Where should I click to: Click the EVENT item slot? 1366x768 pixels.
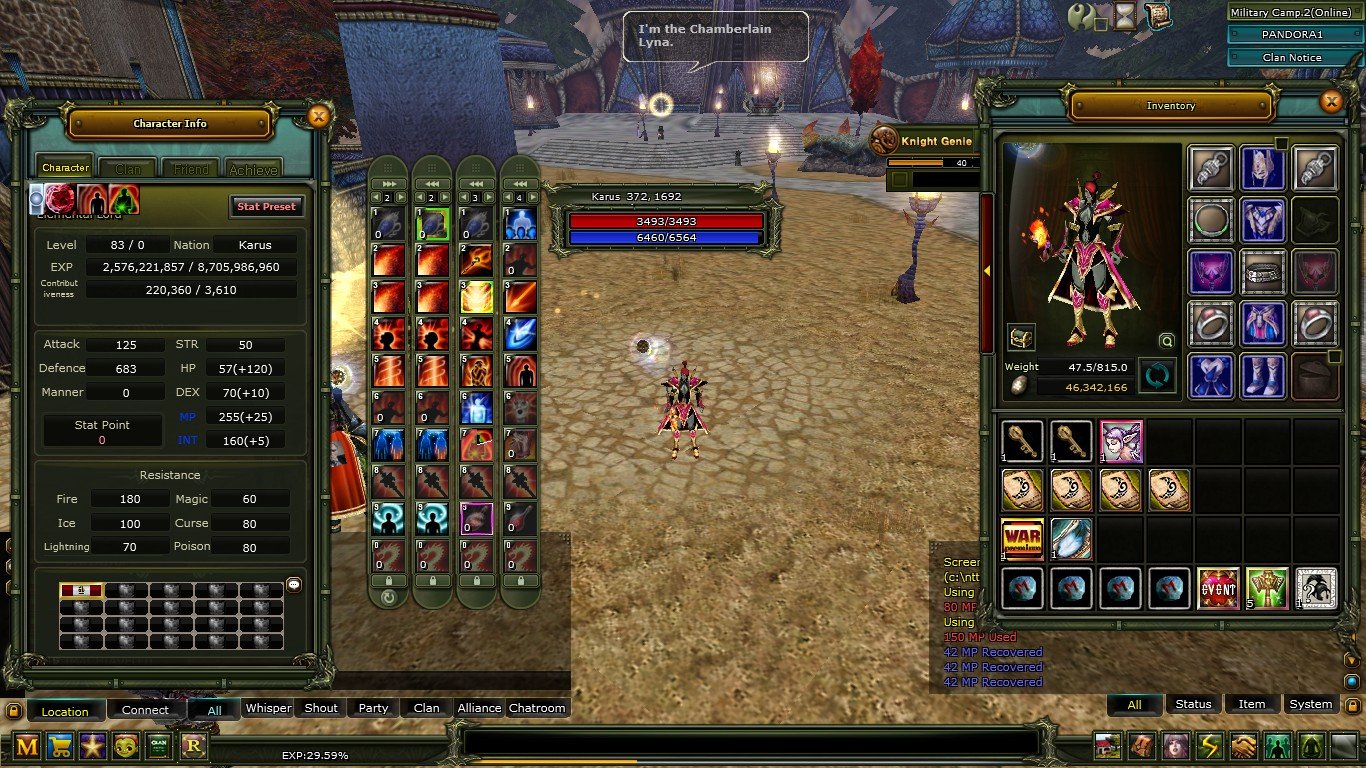(1218, 589)
